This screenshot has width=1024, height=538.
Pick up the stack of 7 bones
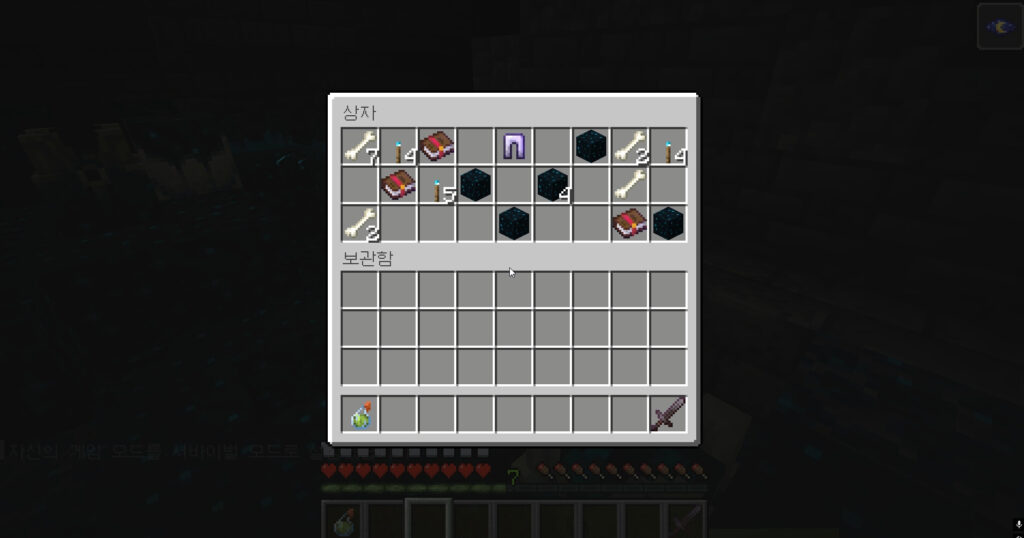coord(360,147)
